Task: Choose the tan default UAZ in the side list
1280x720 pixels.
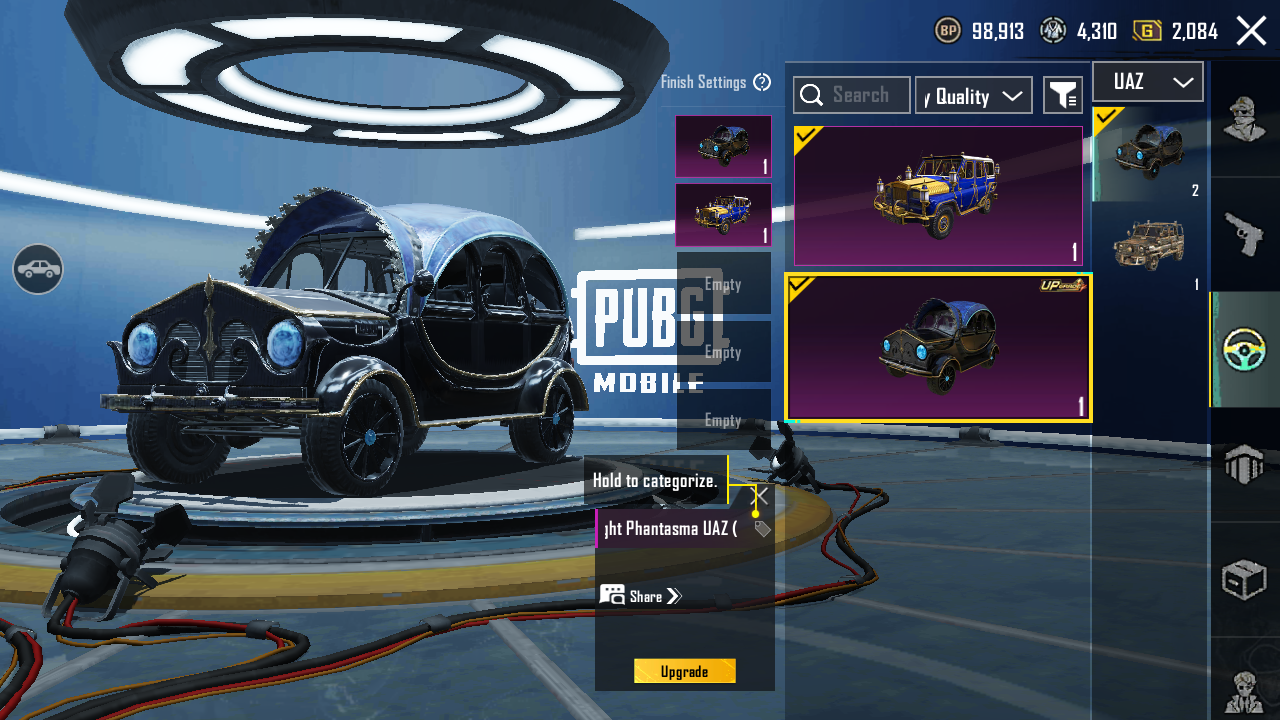Action: [1148, 246]
